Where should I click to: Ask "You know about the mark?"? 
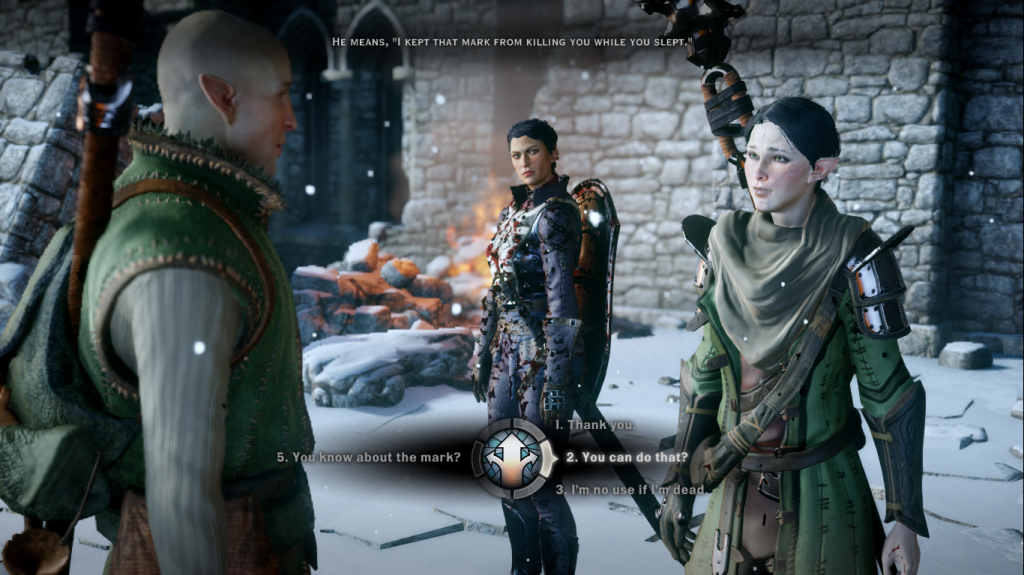(369, 458)
